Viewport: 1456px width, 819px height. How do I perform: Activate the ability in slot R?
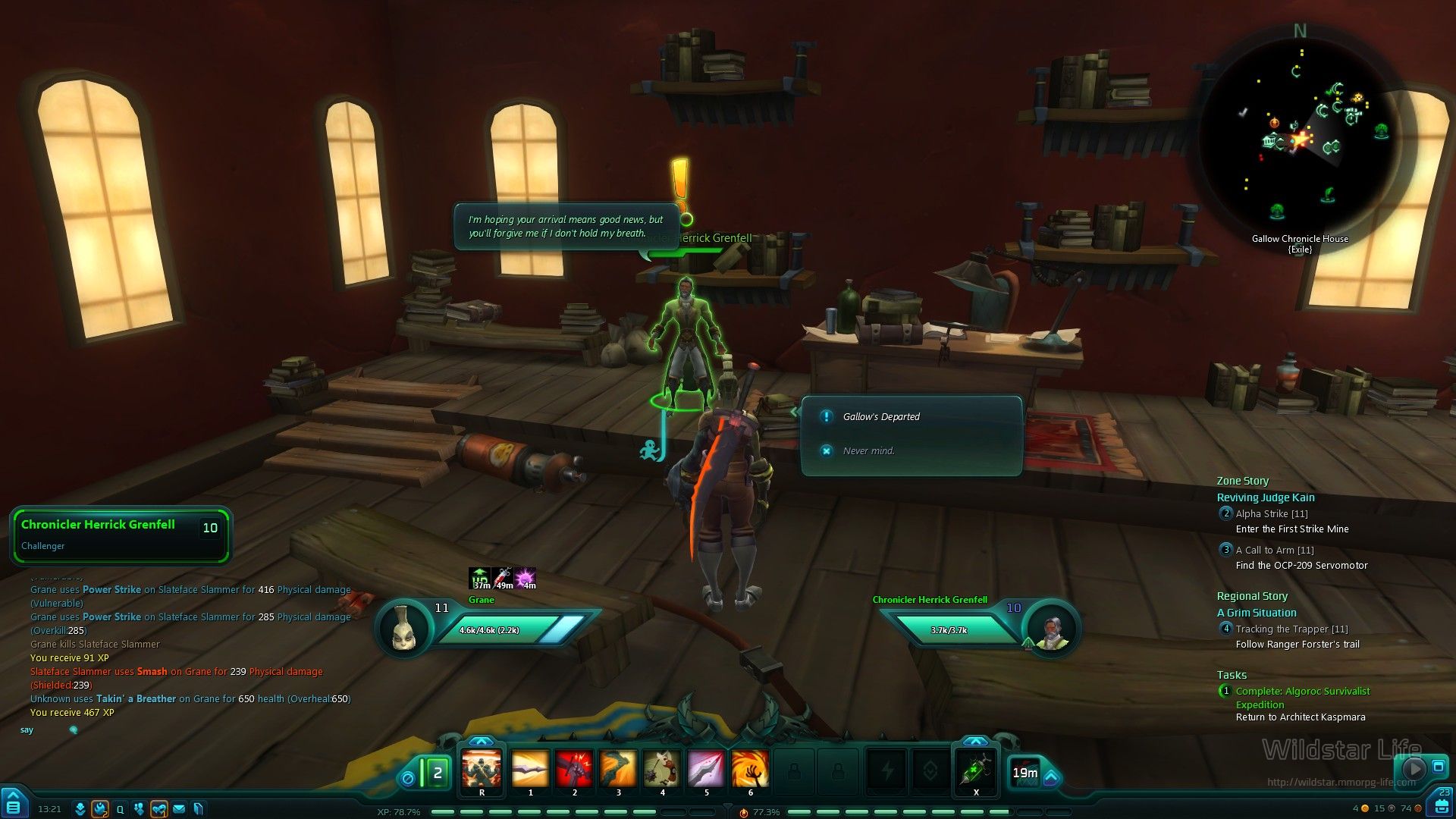tap(482, 769)
